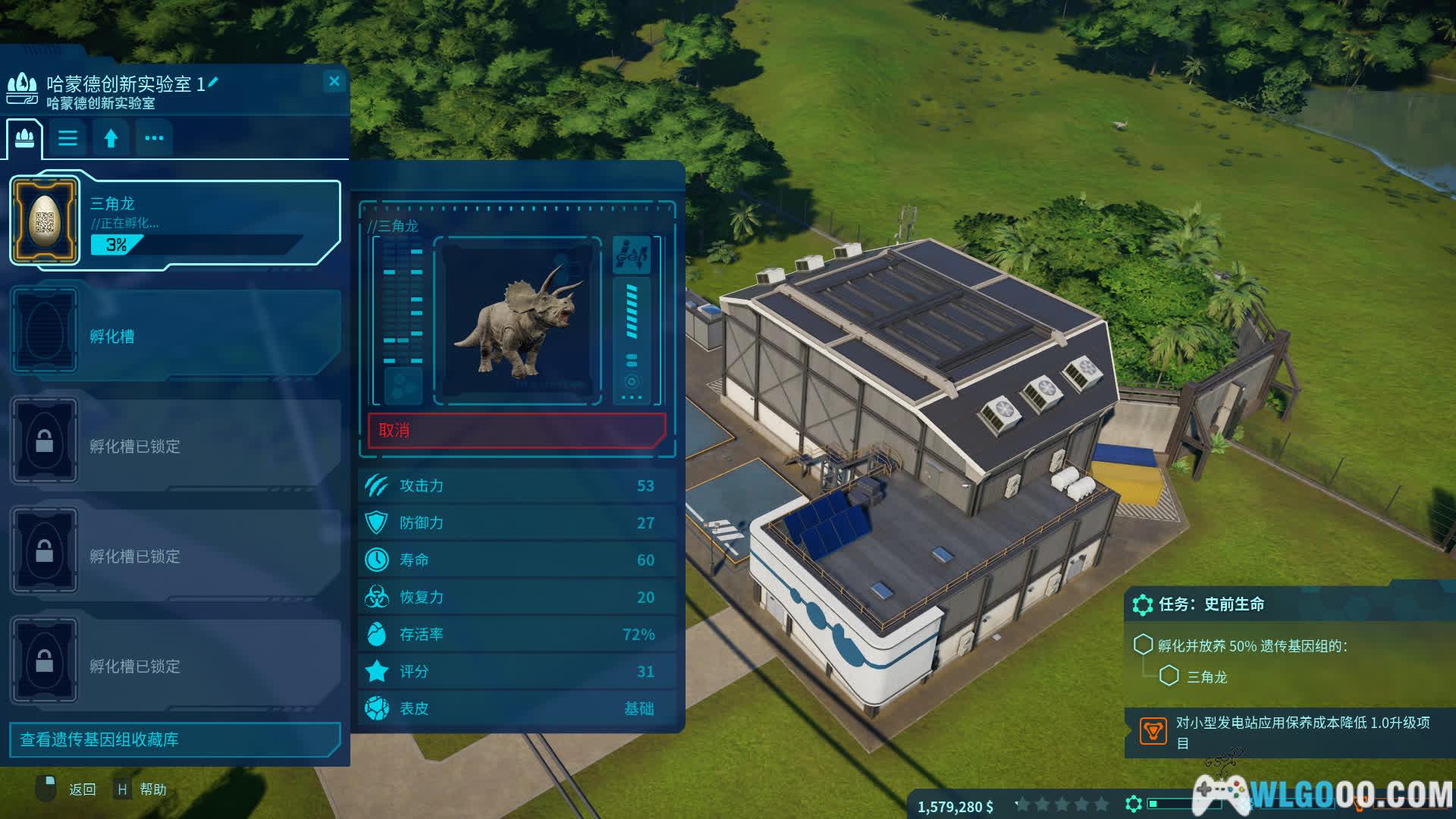Open the 任务: 史前生命 mission tracker
The height and width of the screenshot is (819, 1456).
[x=1210, y=604]
